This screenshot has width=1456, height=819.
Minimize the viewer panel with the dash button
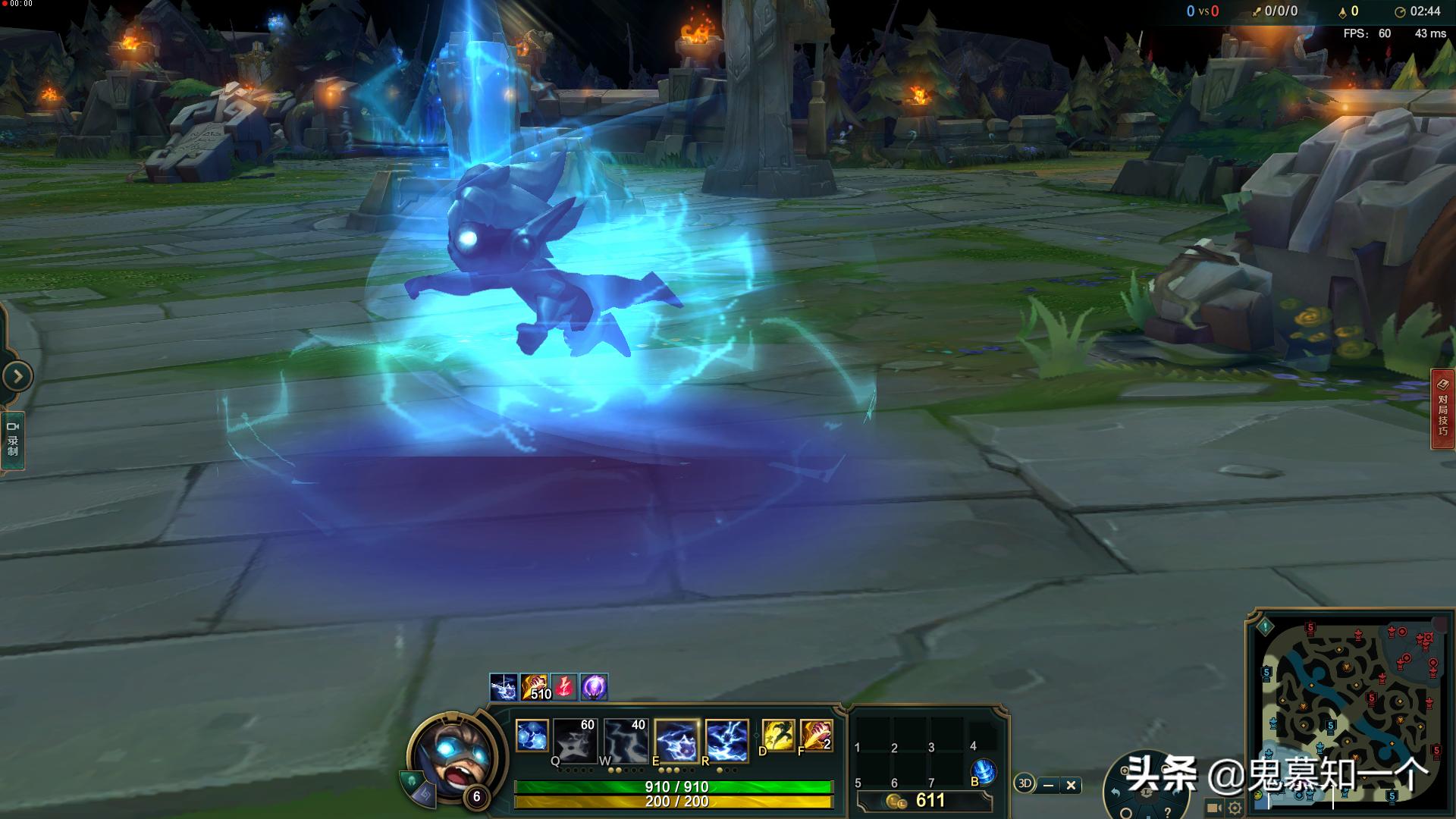pos(1048,786)
